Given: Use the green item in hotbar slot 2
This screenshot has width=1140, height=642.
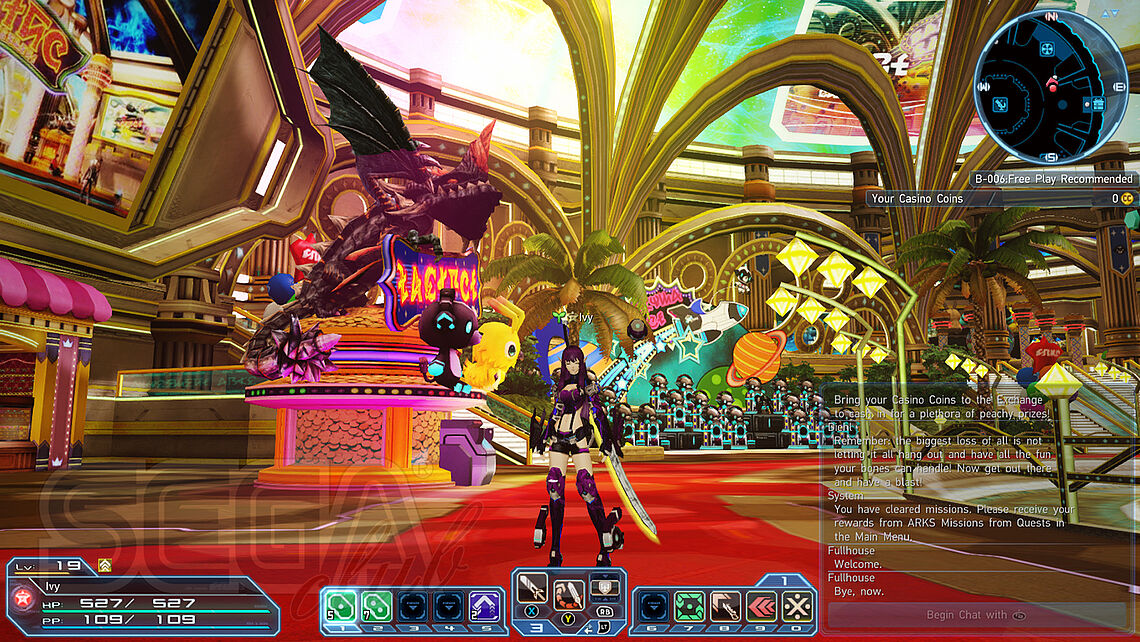Looking at the screenshot, I should (376, 606).
